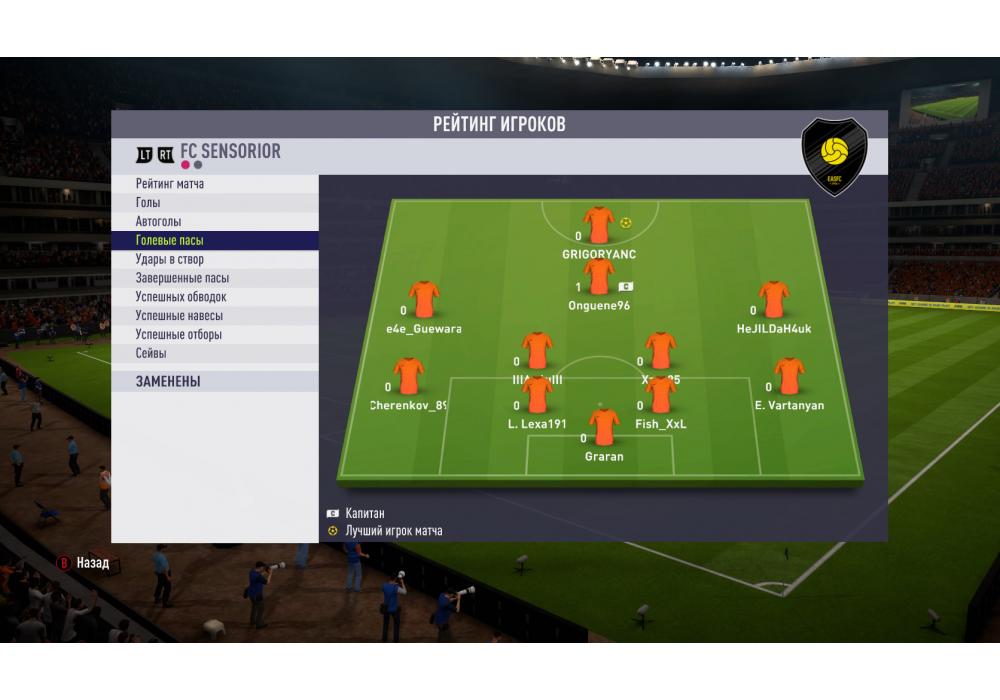Open the ЗАМЕНЕНЫ substitutes section
1000x700 pixels.
point(168,382)
